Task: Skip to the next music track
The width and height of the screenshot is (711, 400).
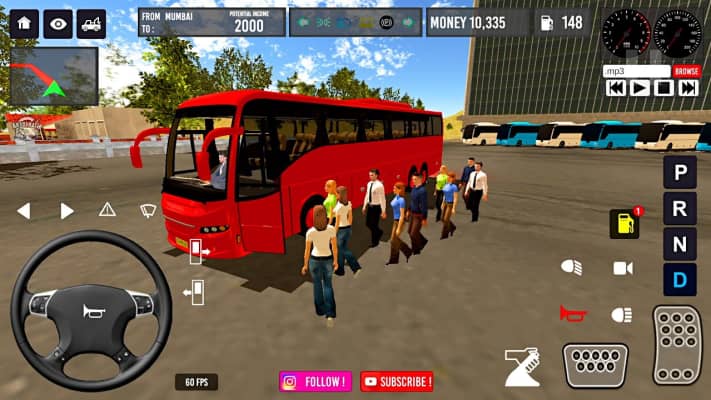Action: coord(687,88)
